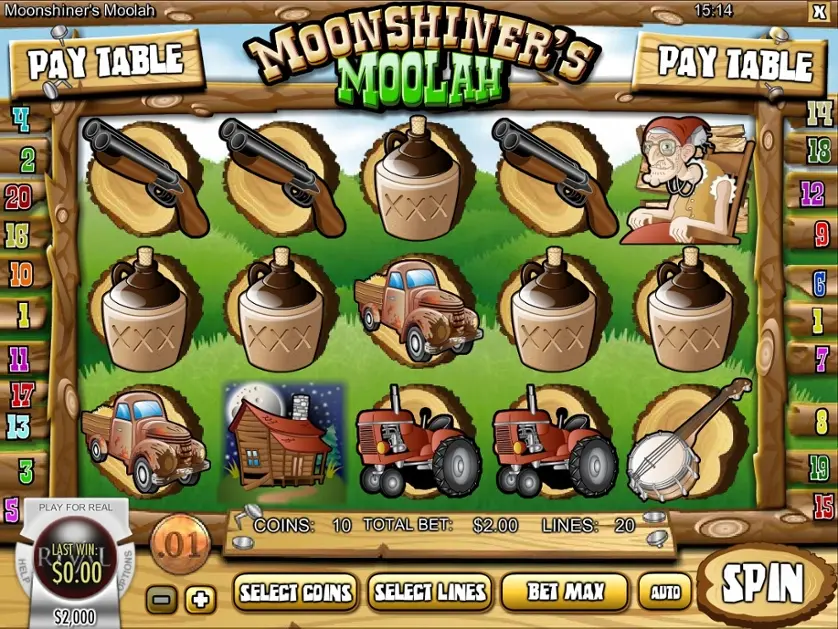Open the Options tab on the Rival badge

point(128,565)
